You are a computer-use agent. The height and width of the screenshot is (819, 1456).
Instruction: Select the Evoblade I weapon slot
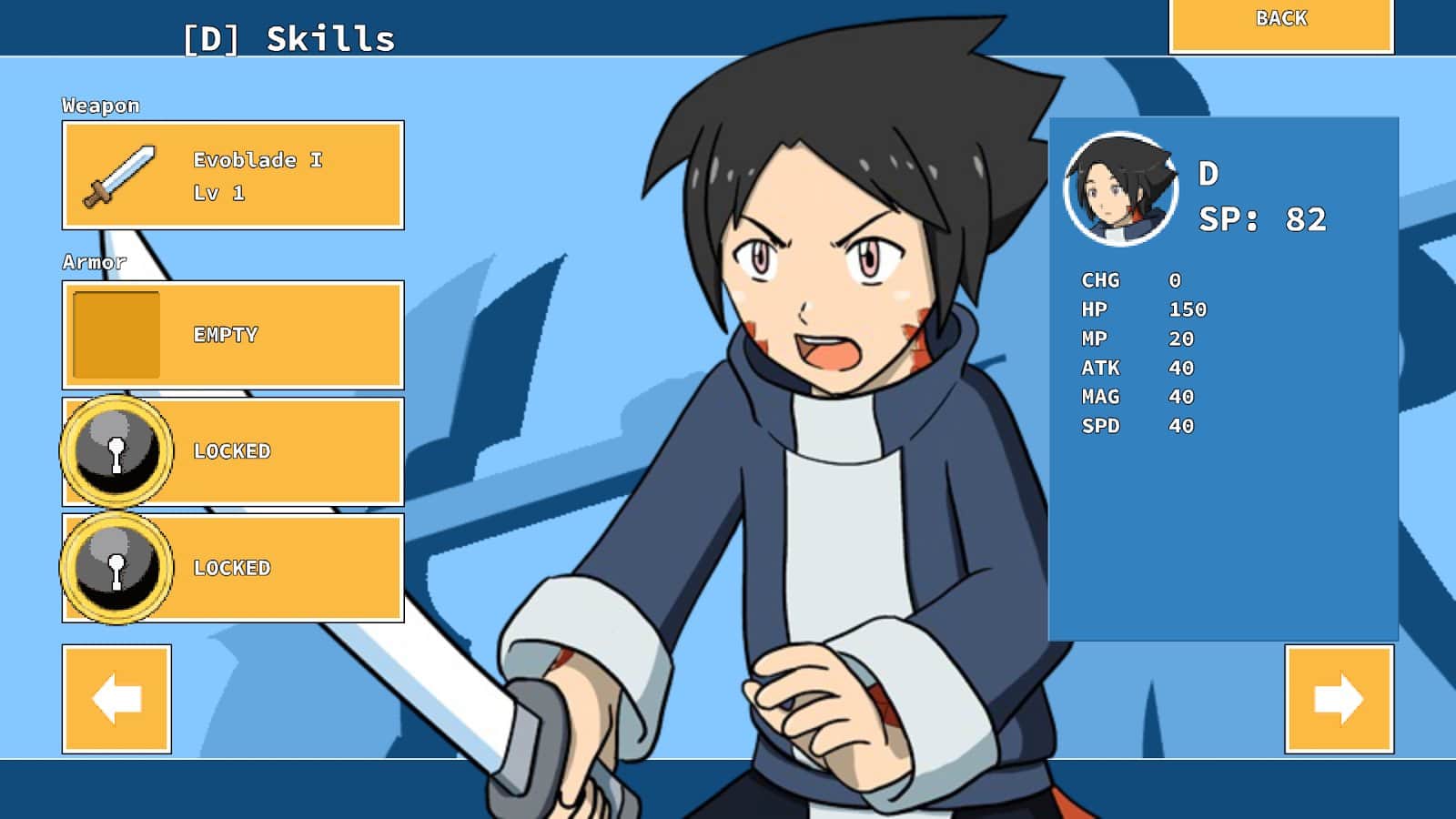[x=233, y=176]
